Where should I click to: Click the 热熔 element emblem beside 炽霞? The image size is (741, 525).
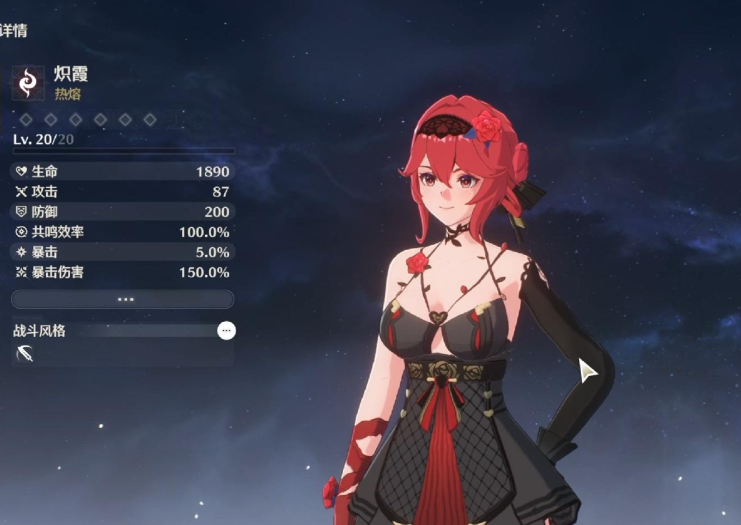(x=28, y=83)
